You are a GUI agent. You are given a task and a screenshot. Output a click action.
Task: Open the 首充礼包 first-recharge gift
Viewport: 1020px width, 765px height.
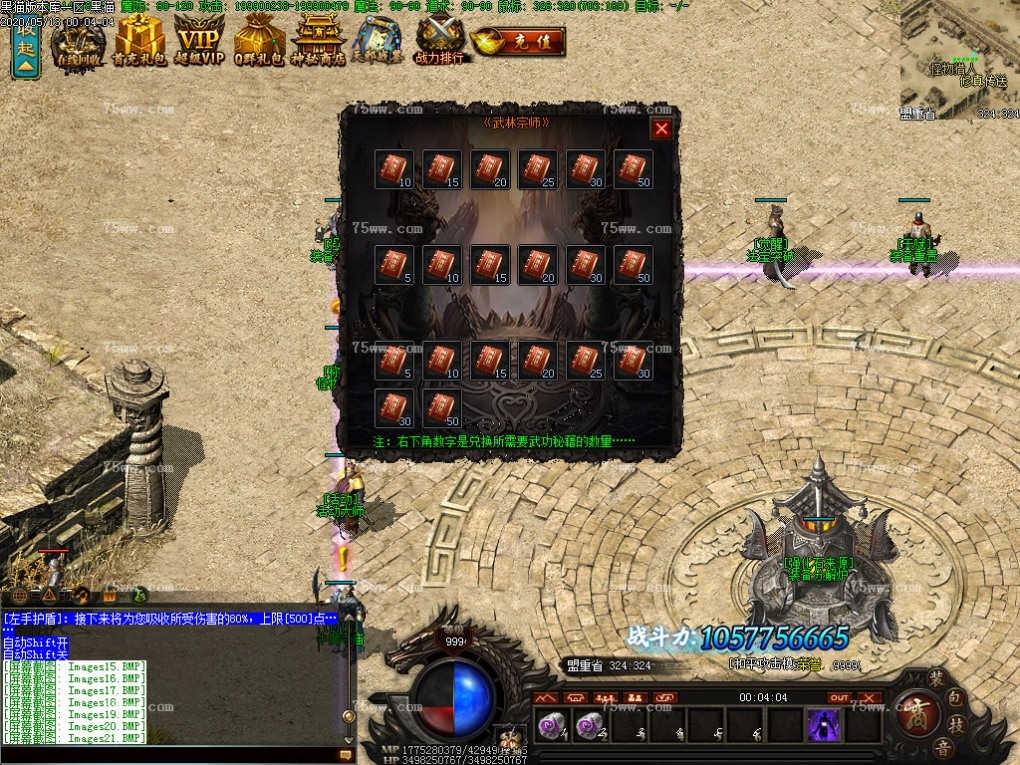click(139, 42)
